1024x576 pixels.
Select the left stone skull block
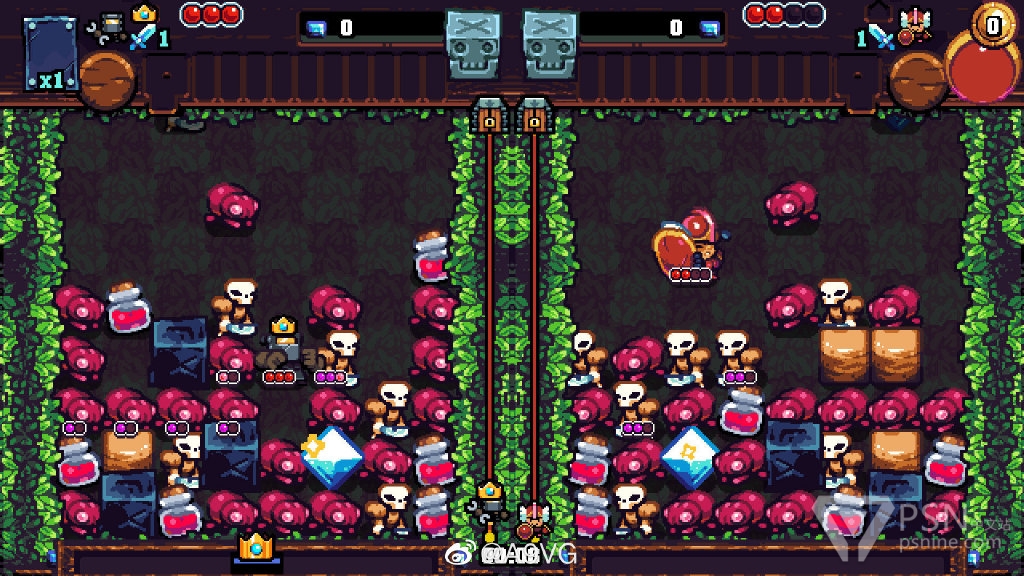click(x=473, y=44)
